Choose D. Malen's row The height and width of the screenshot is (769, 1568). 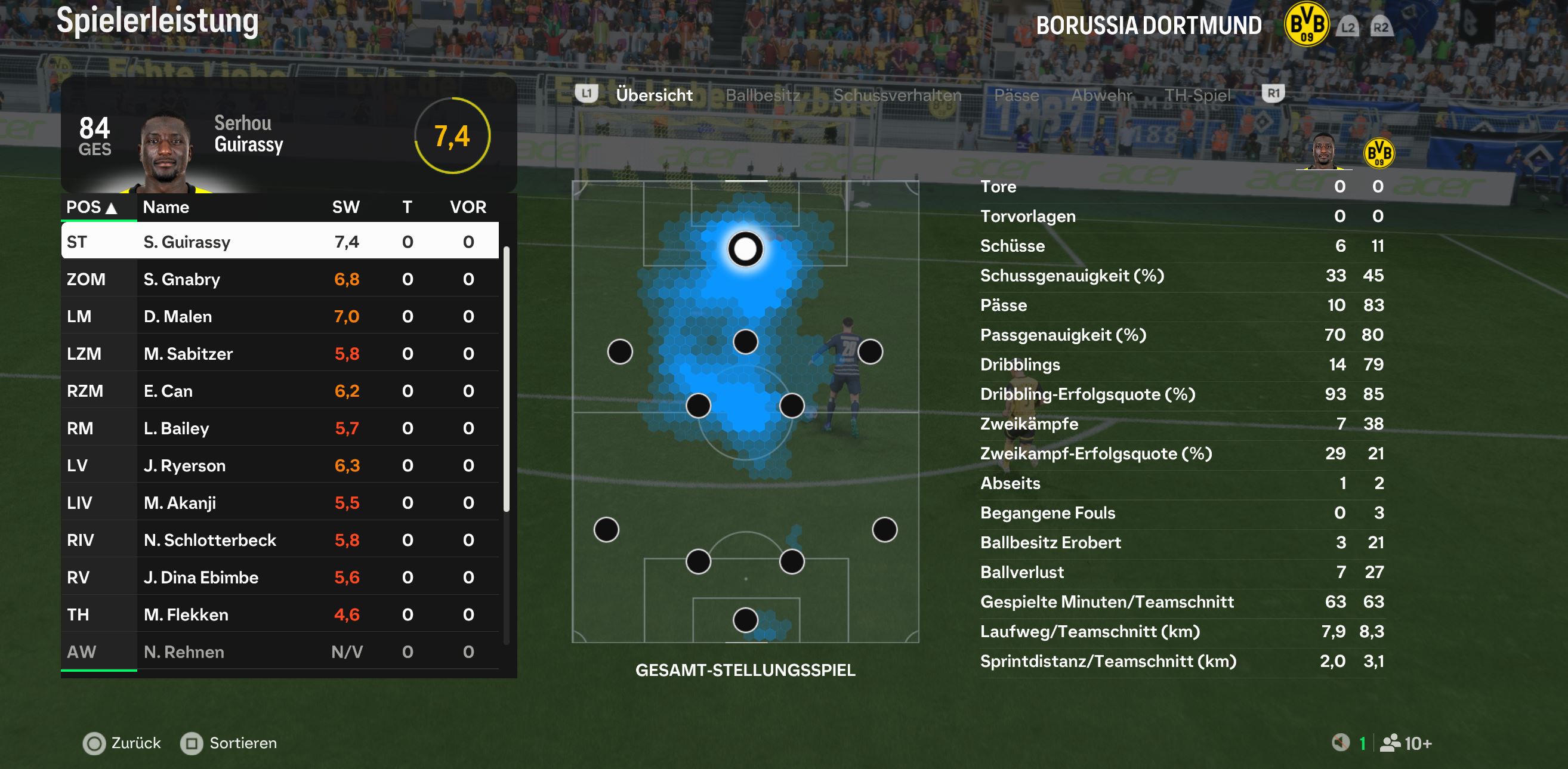coord(280,317)
